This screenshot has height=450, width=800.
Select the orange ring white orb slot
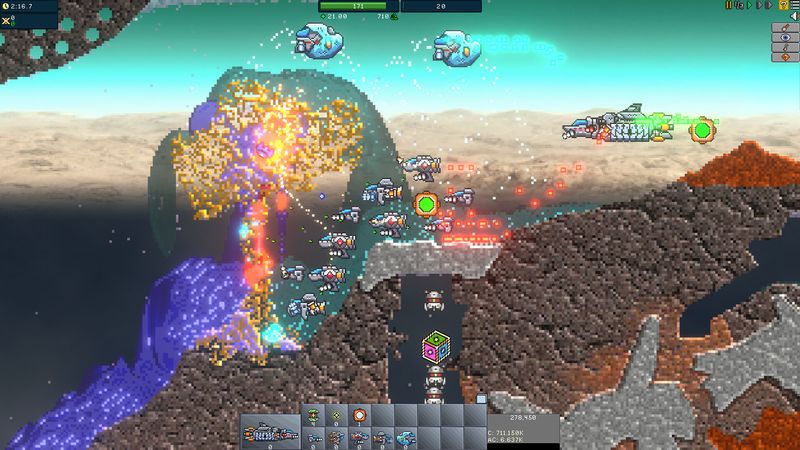click(359, 415)
